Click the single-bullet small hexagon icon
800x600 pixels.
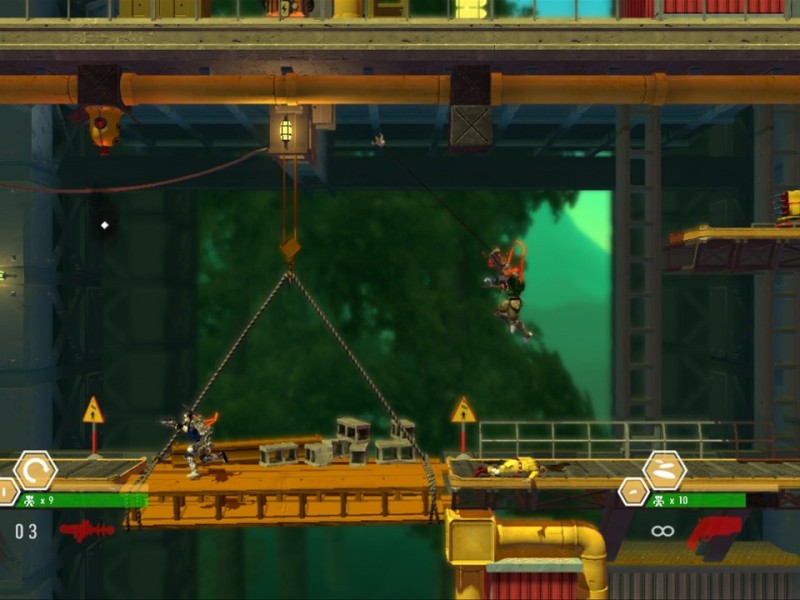(633, 492)
